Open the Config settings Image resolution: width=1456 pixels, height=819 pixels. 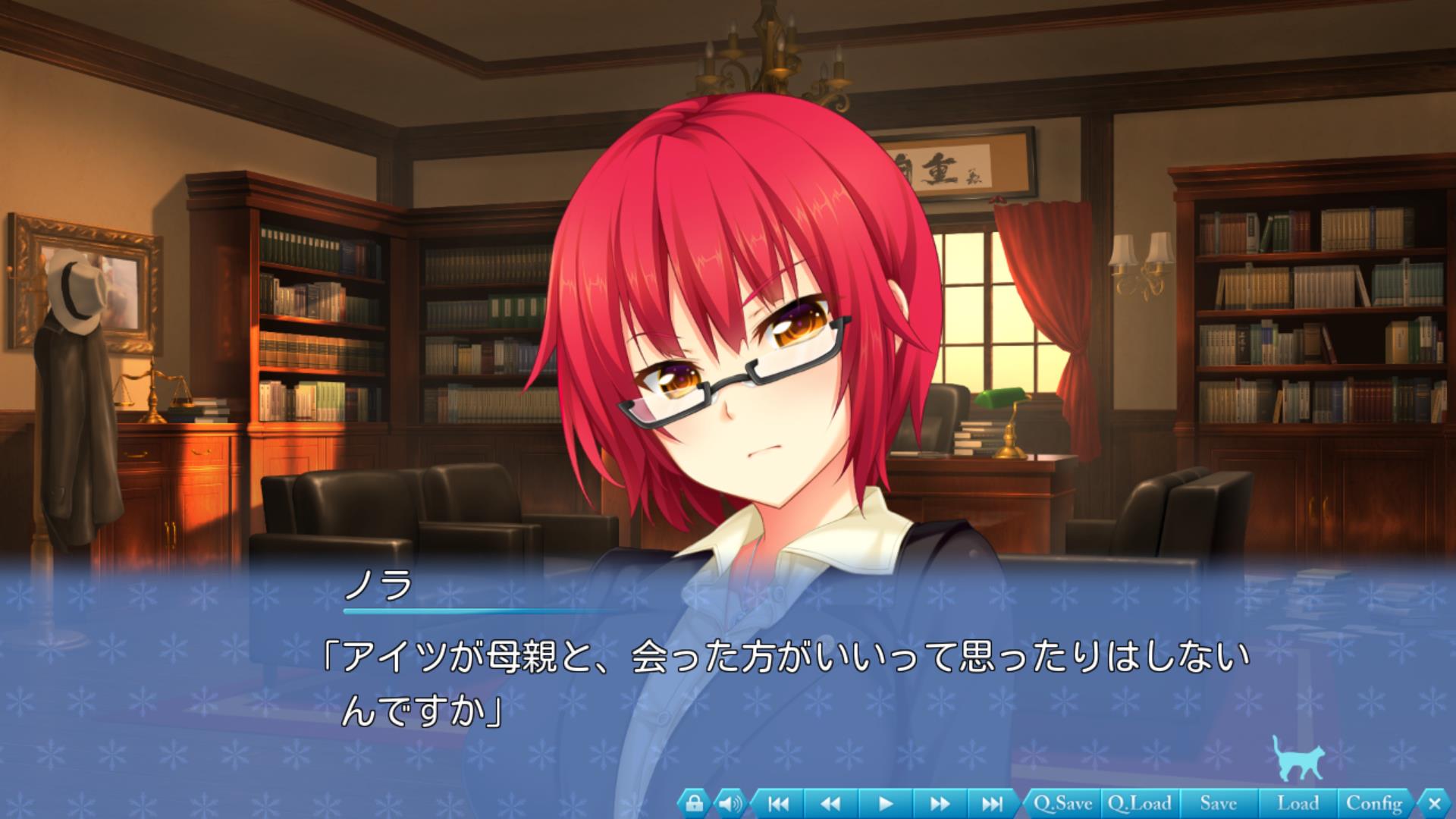click(x=1373, y=803)
